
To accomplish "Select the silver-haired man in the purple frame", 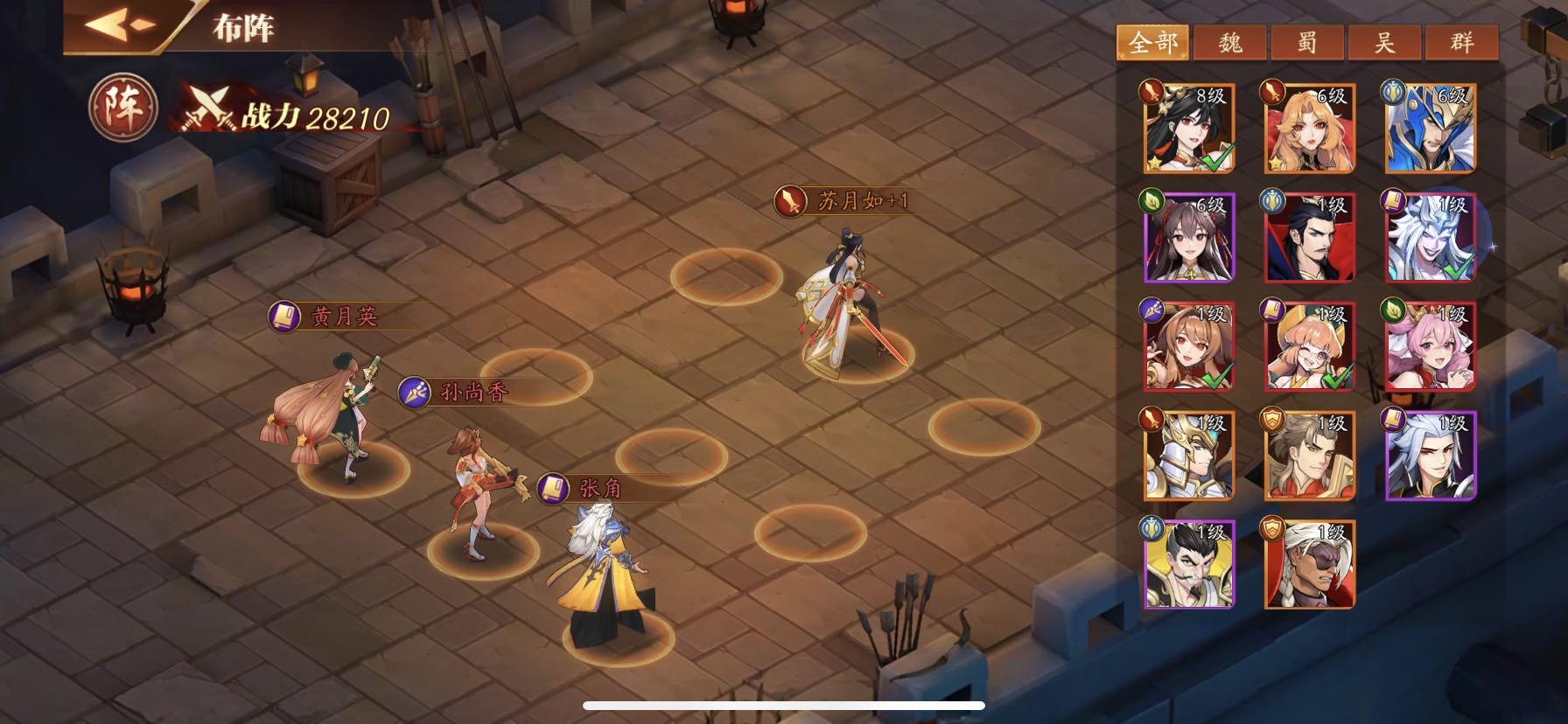I will coord(1431,456).
